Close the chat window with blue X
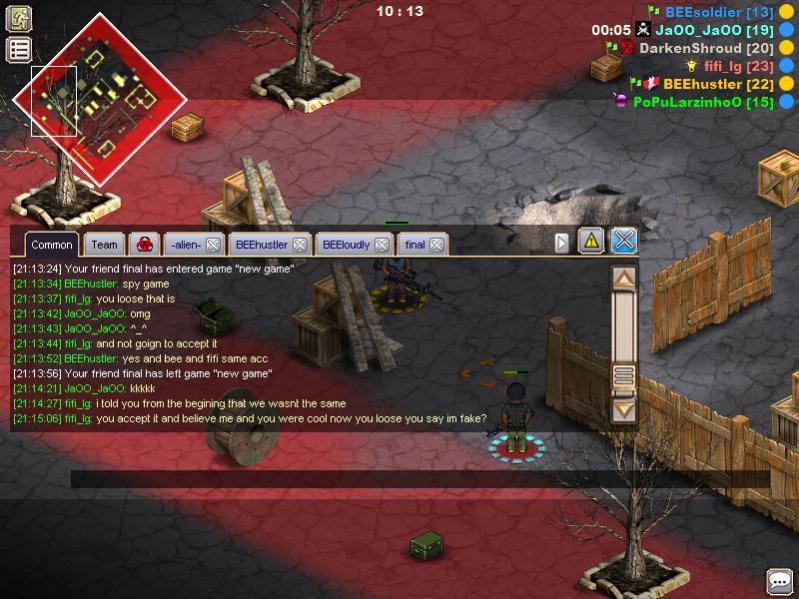Screen dimensions: 799x599 (624, 240)
